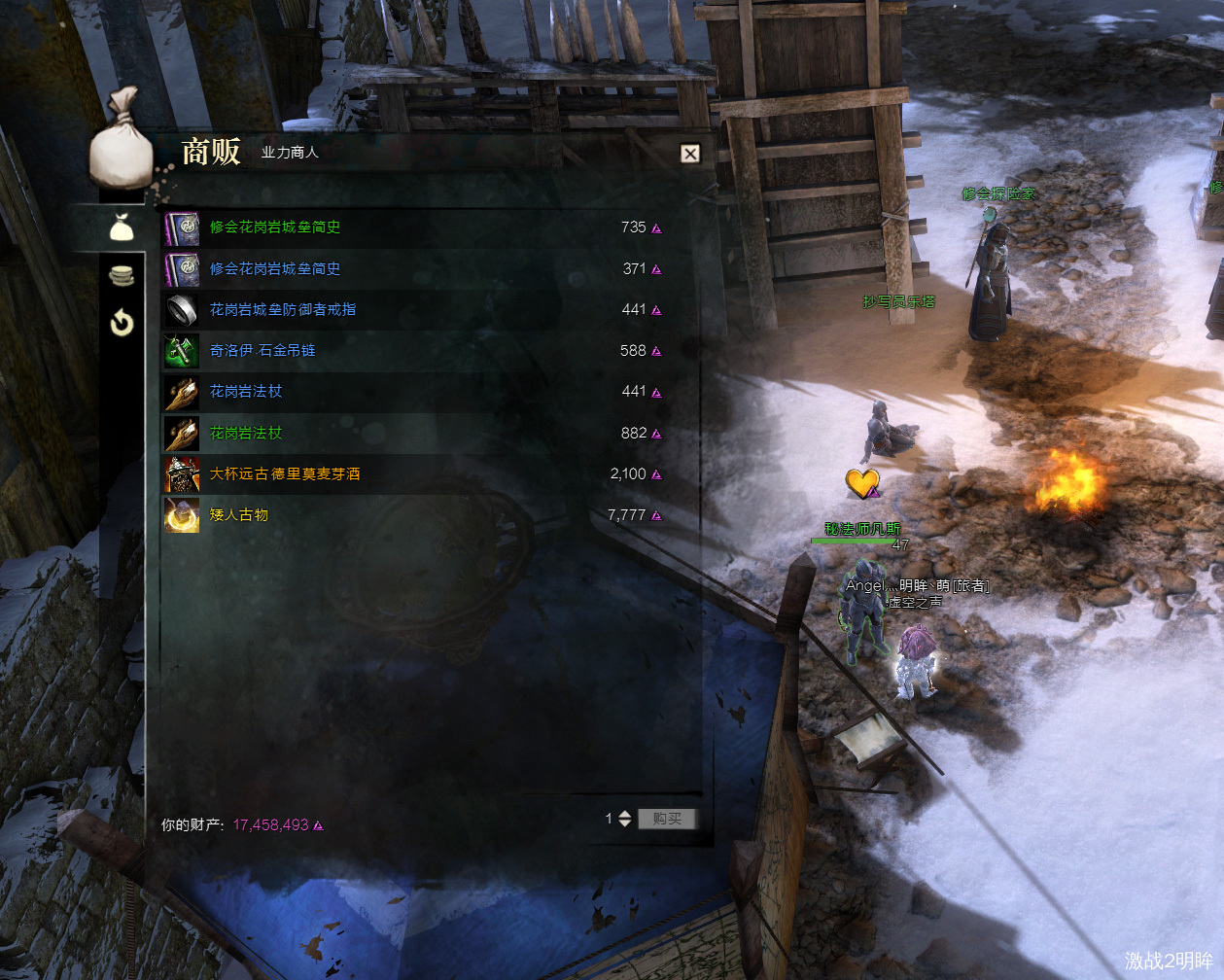The height and width of the screenshot is (980, 1224).
Task: Switch to the bag purchase tab
Action: [121, 228]
